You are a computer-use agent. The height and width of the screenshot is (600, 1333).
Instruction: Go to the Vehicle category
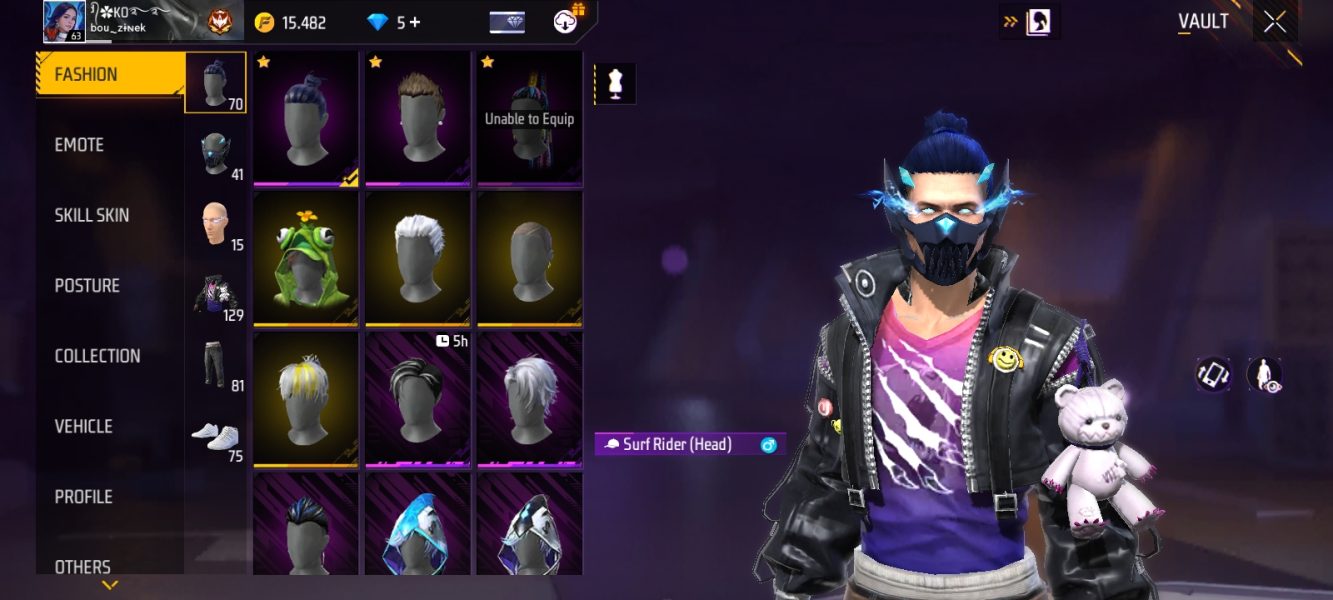[83, 426]
